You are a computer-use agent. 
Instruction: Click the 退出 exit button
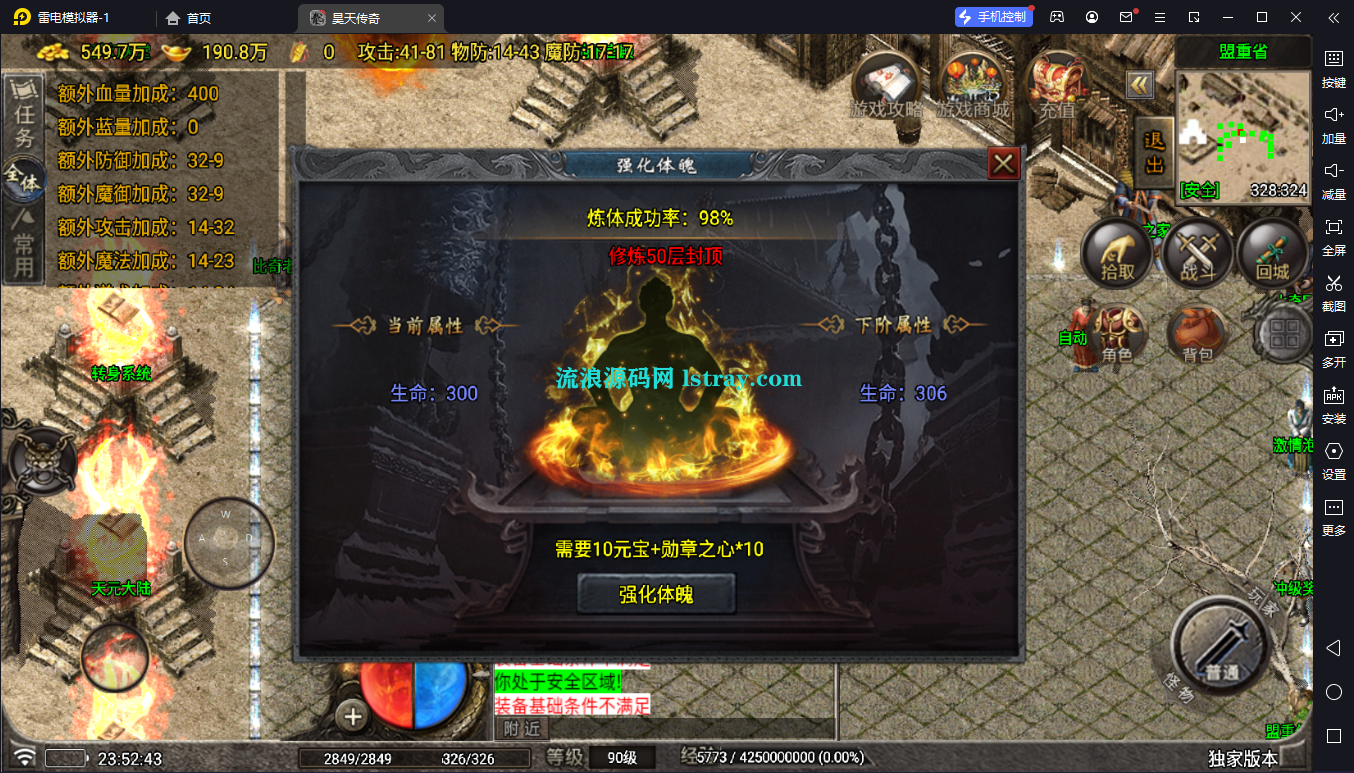(1155, 152)
